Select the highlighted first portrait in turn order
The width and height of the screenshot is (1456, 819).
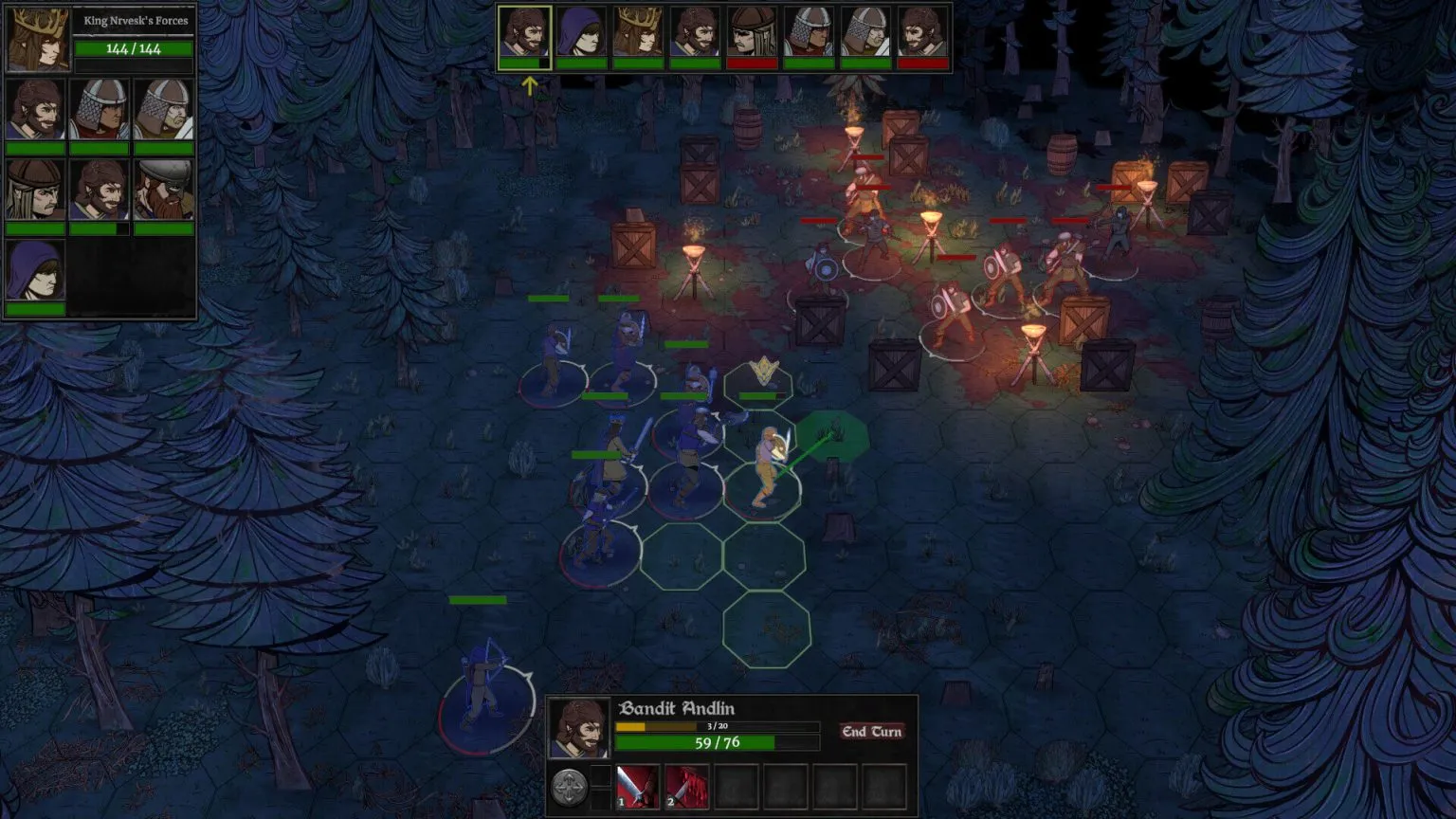coord(526,30)
